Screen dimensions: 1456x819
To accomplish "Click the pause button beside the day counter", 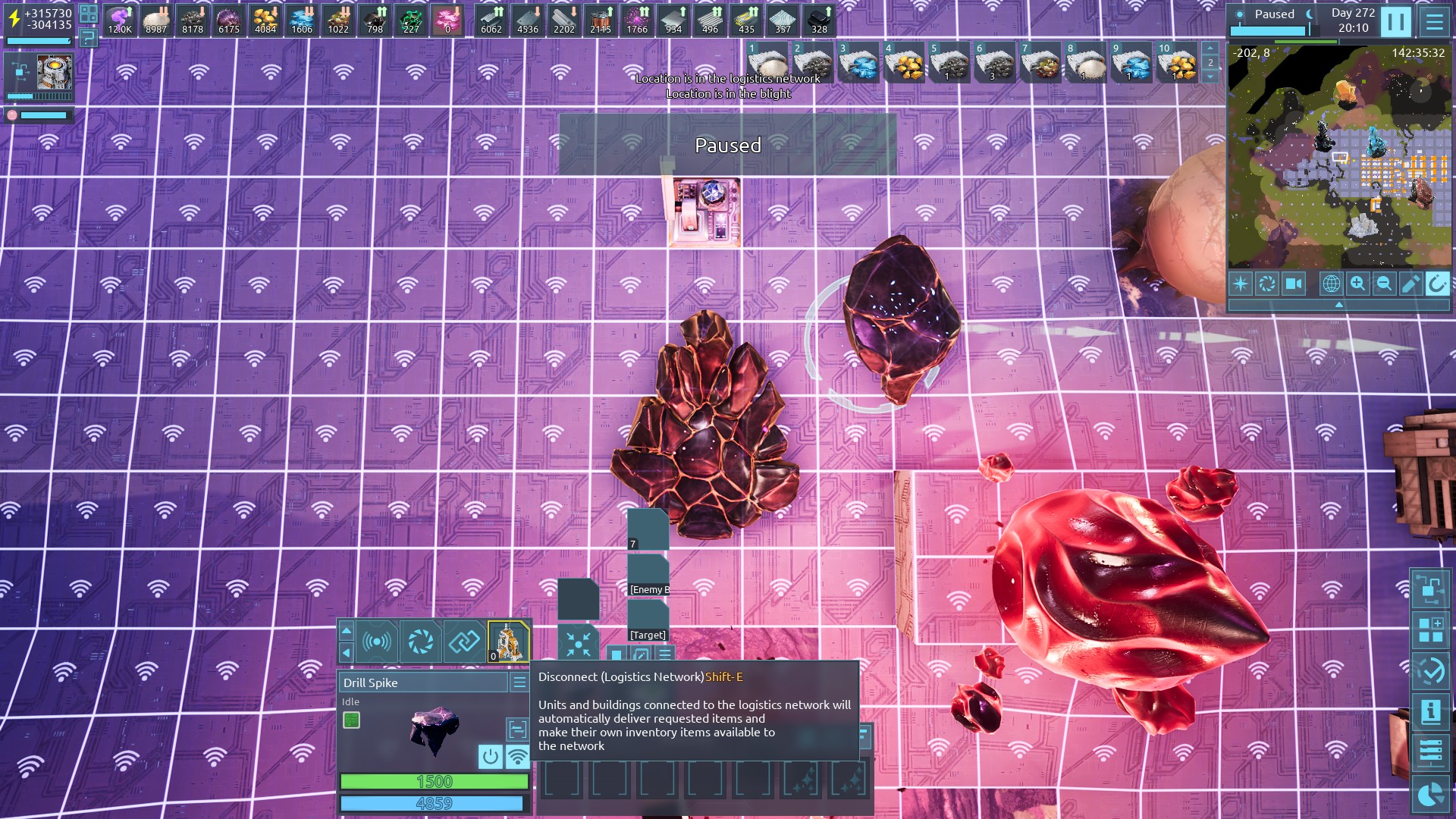I will [1395, 21].
